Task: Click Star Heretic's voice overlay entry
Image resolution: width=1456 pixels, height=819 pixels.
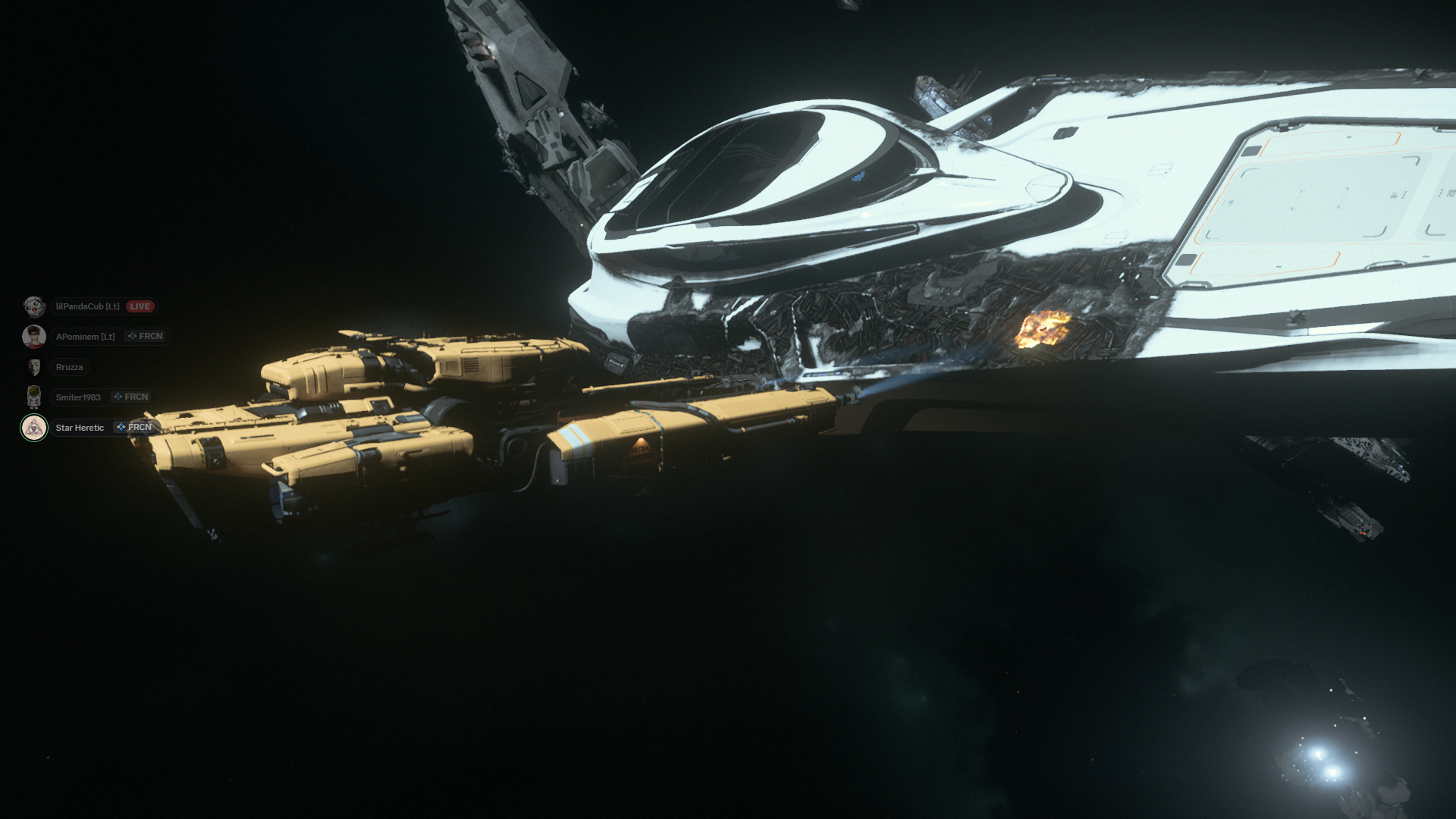Action: pos(80,428)
